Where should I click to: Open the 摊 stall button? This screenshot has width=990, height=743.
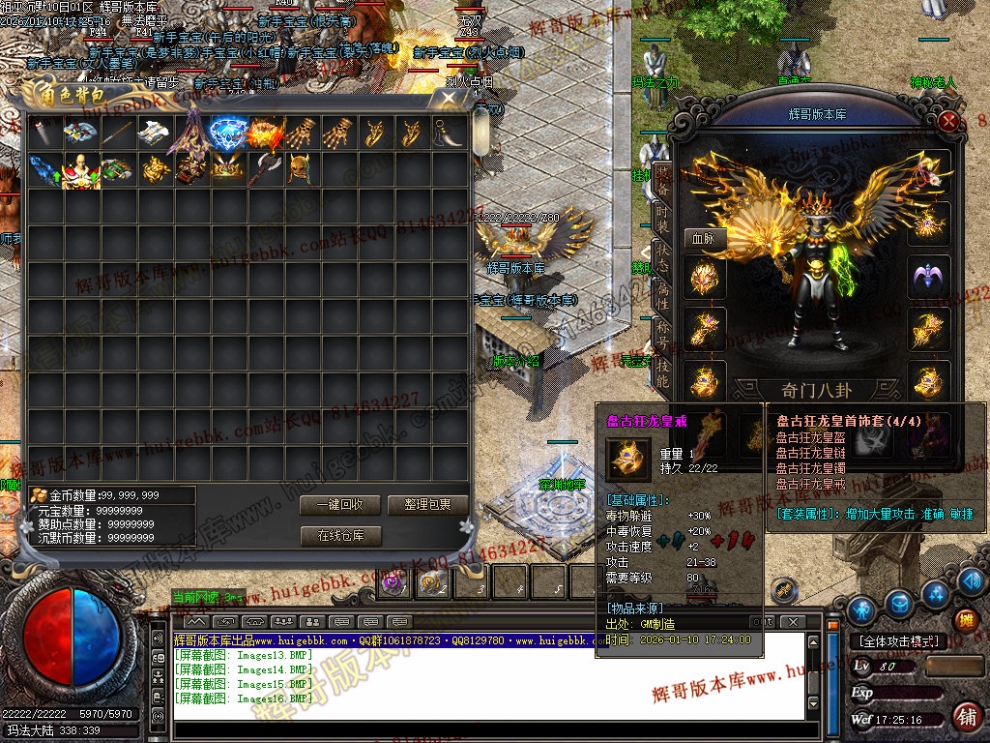[965, 619]
